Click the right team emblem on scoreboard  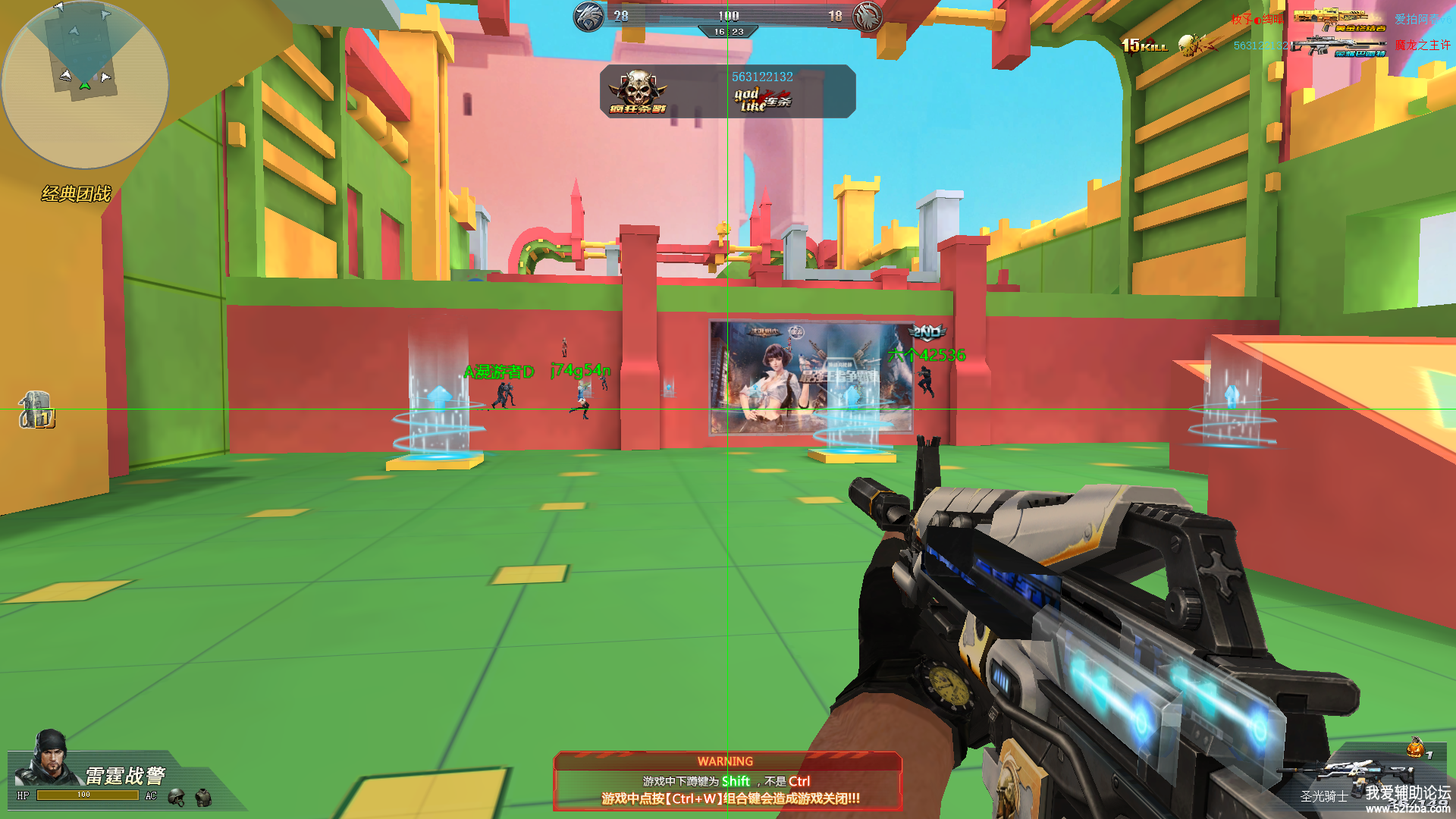pyautogui.click(x=867, y=17)
